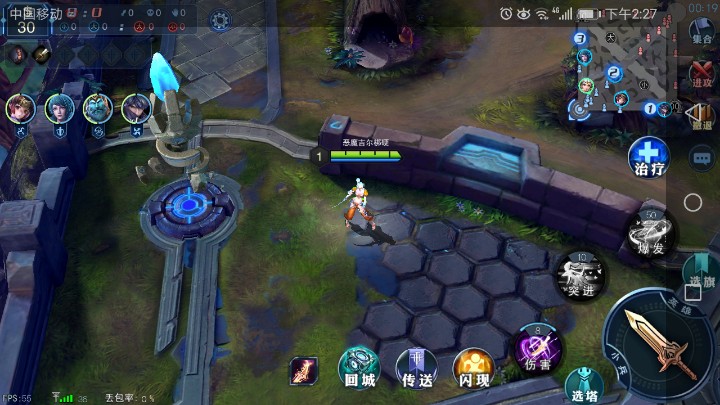Send the 进攻 (attack) signal
720x405 pixels.
(x=702, y=76)
